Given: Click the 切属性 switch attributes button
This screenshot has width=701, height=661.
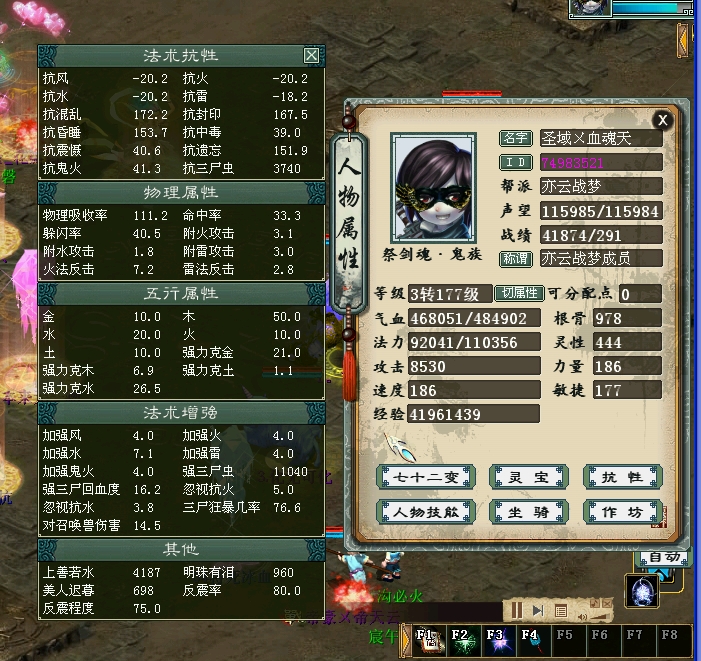Looking at the screenshot, I should [519, 293].
